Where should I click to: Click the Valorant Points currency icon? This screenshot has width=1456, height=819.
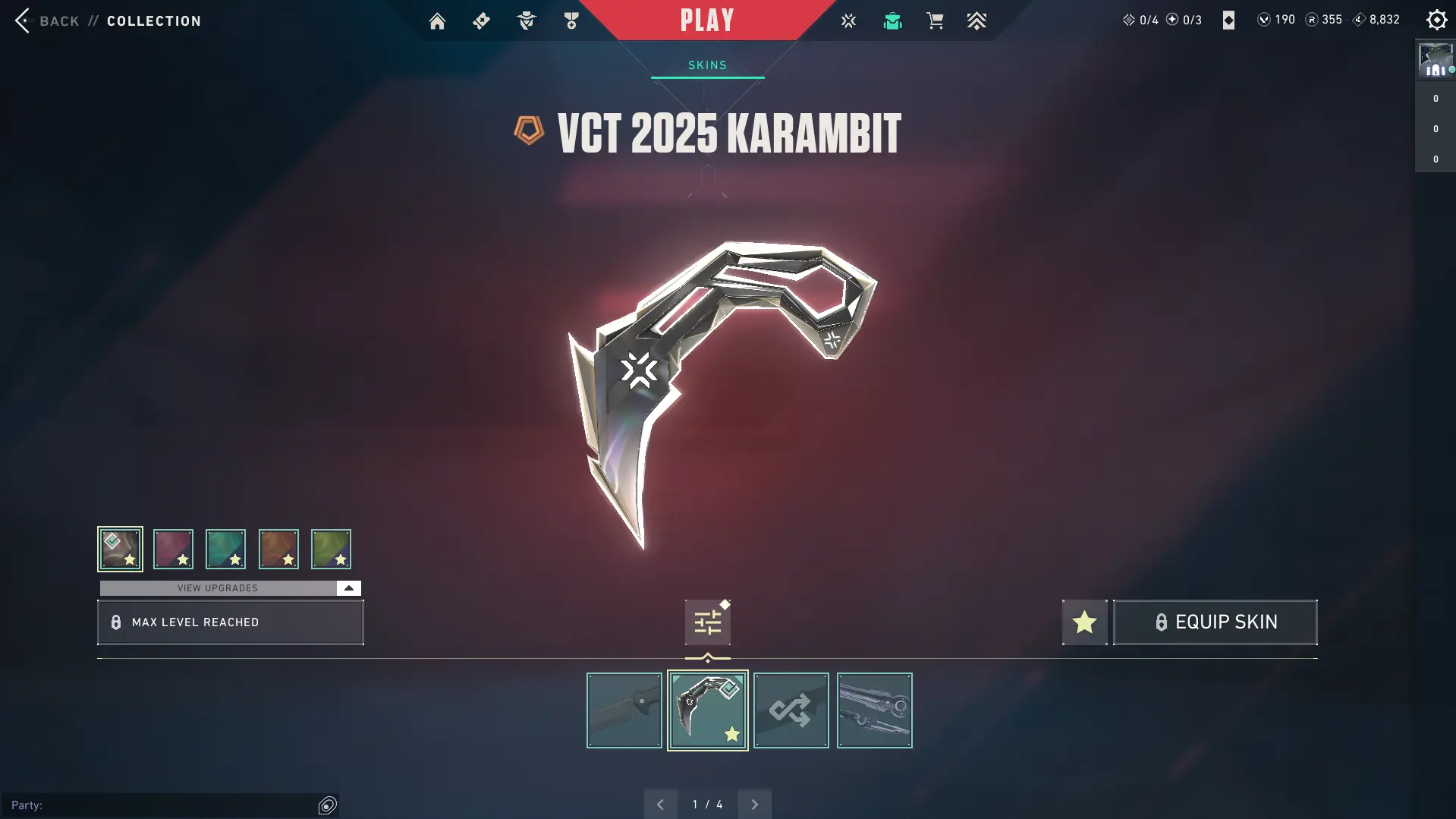click(1263, 20)
